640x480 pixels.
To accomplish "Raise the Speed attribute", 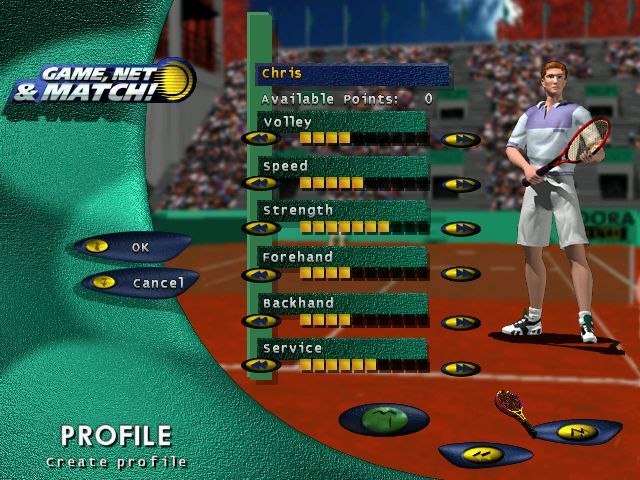I will click(461, 184).
